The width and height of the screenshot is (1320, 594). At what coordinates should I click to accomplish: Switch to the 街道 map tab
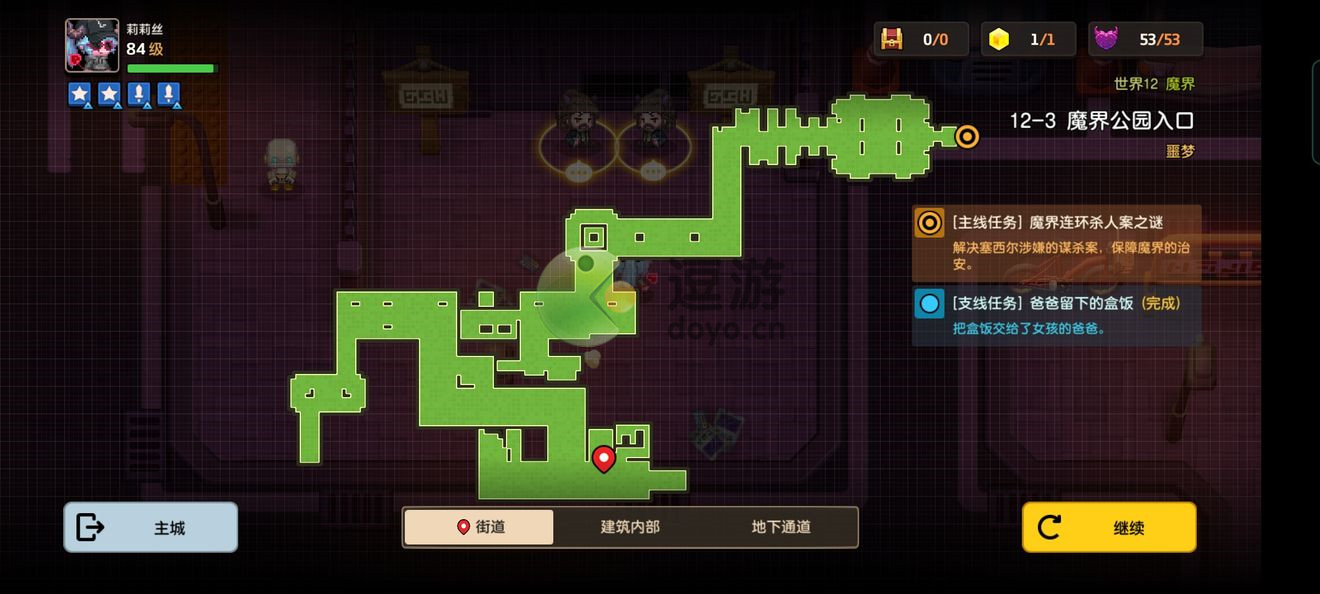(479, 527)
